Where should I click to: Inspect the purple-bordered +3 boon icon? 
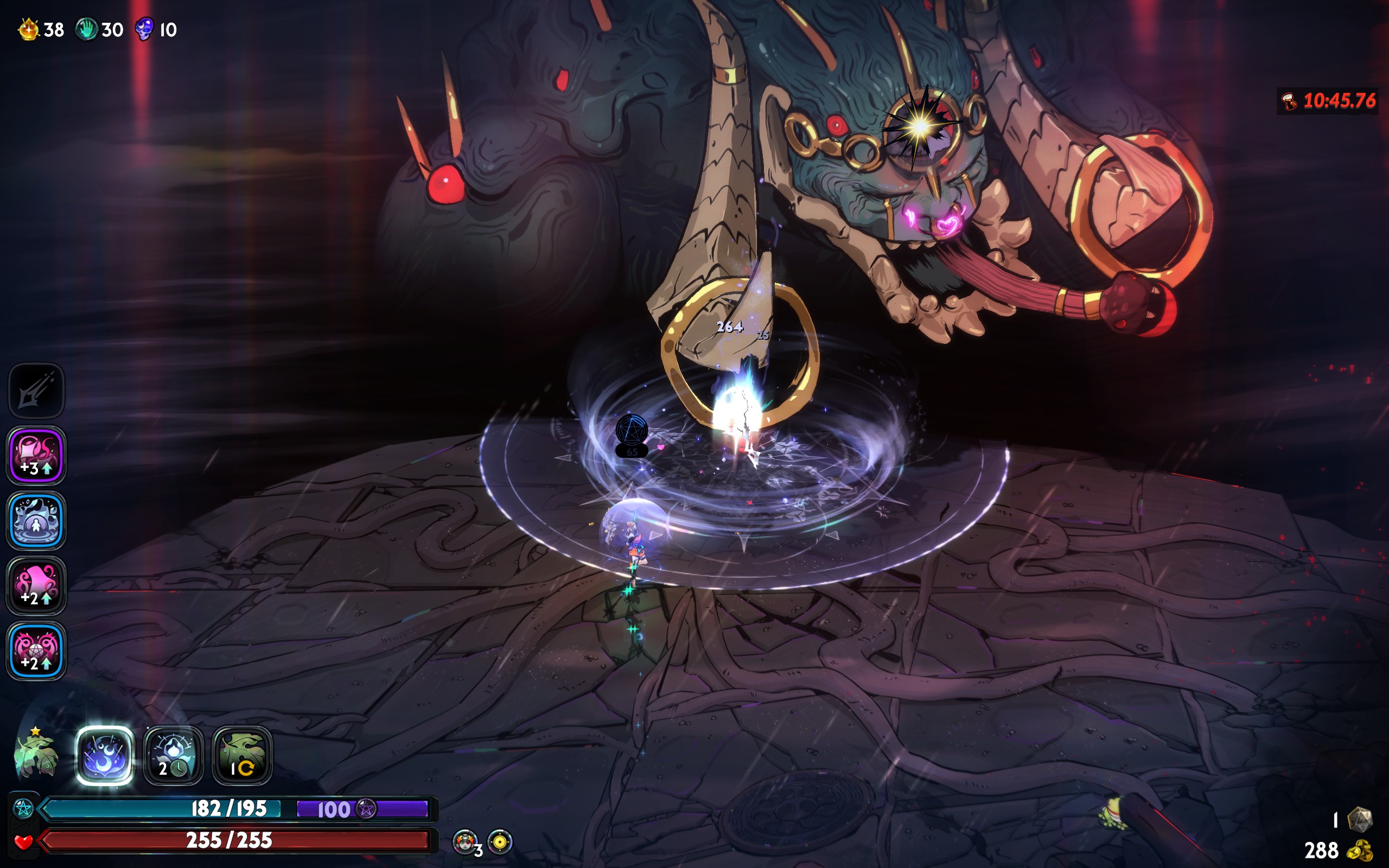[36, 455]
